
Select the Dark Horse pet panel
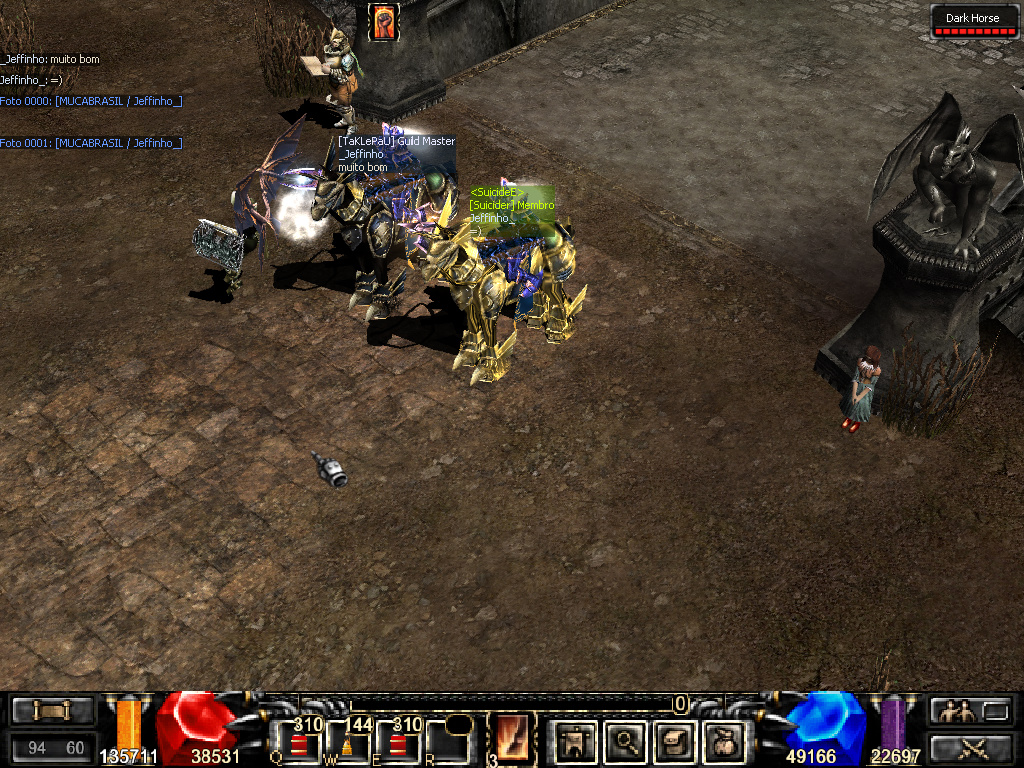[x=972, y=22]
